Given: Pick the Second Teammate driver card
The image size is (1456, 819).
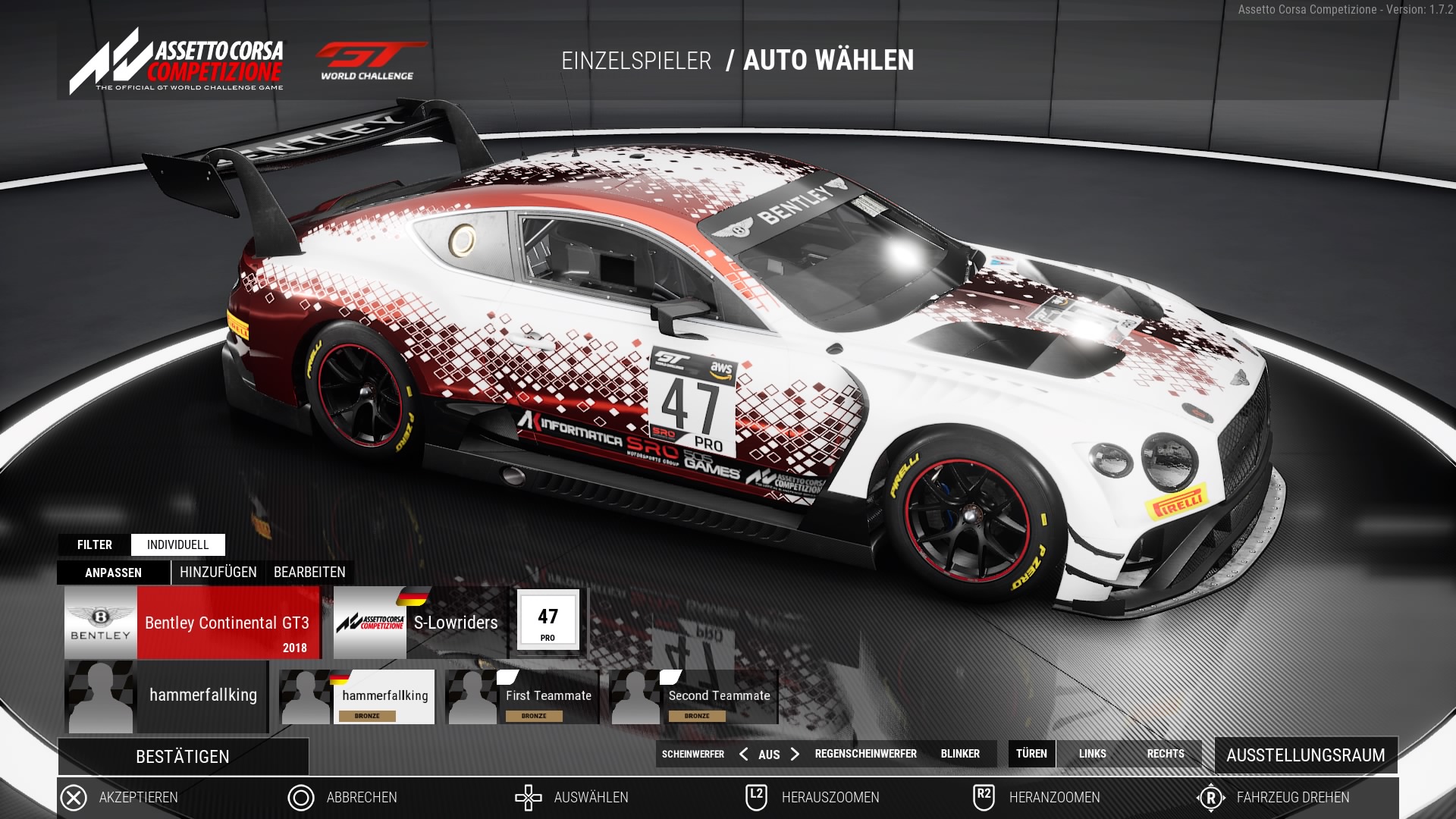Looking at the screenshot, I should 693,697.
